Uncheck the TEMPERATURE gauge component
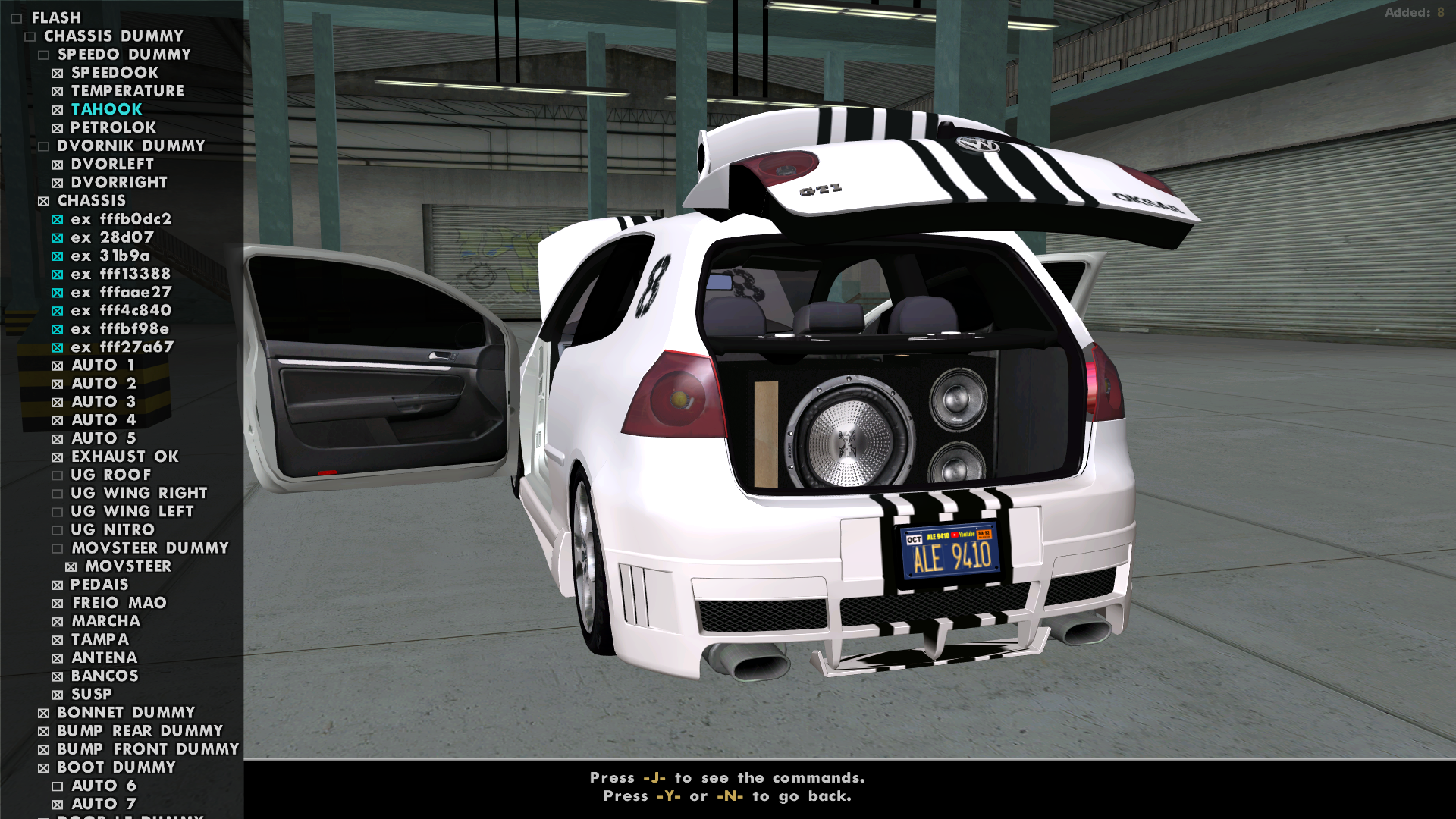This screenshot has width=1456, height=819. (59, 91)
